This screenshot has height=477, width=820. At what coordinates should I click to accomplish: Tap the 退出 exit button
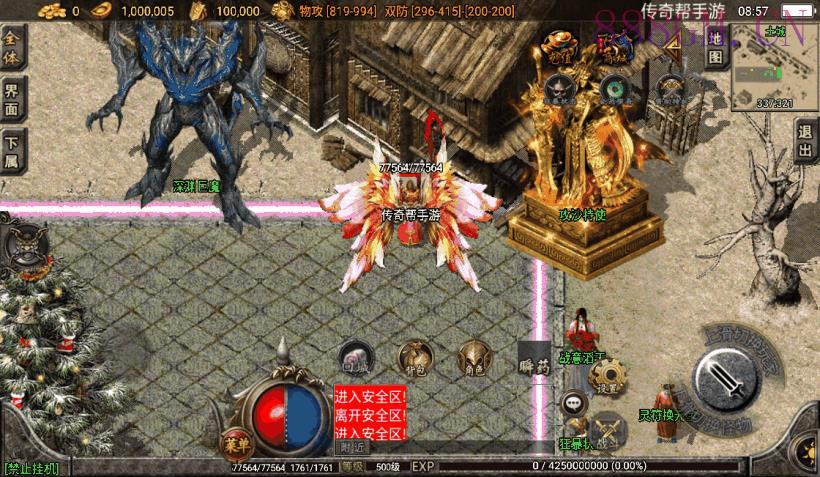pyautogui.click(x=805, y=141)
